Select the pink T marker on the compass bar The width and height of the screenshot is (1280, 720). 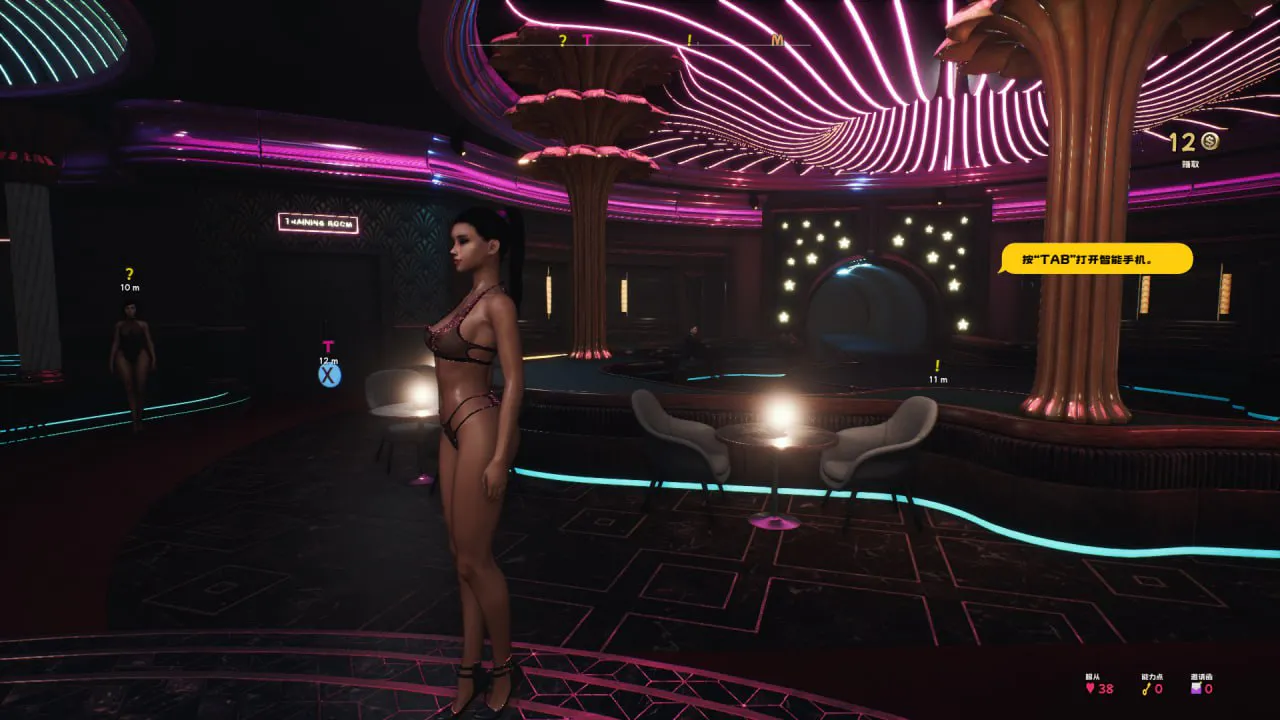587,40
